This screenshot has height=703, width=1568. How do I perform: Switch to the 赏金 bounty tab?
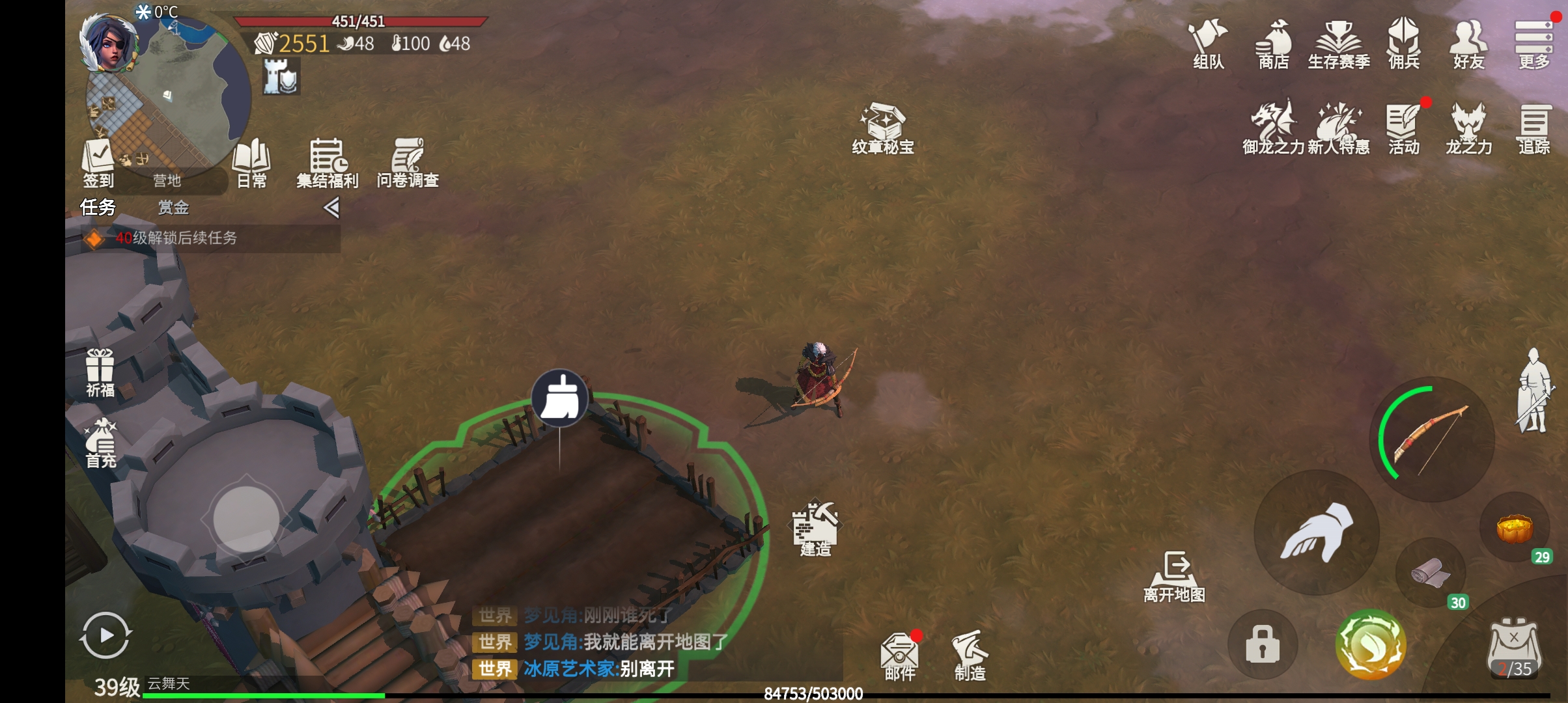click(173, 208)
